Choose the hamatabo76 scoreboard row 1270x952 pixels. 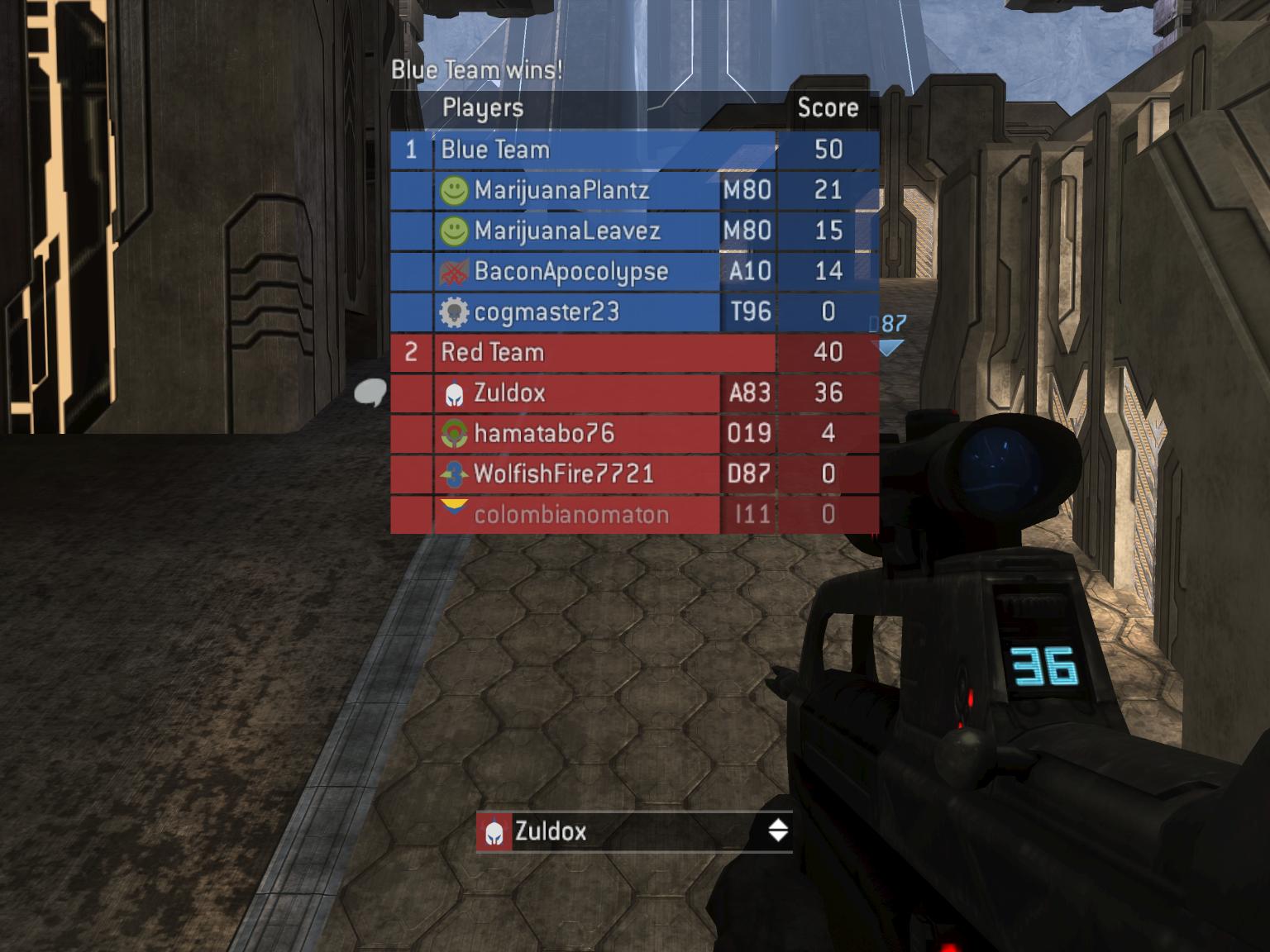click(543, 434)
